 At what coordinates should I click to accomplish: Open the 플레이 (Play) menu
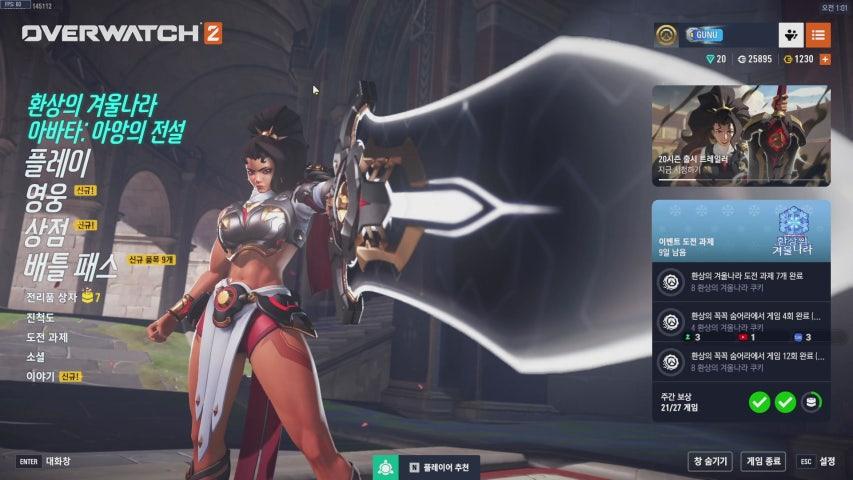(57, 162)
